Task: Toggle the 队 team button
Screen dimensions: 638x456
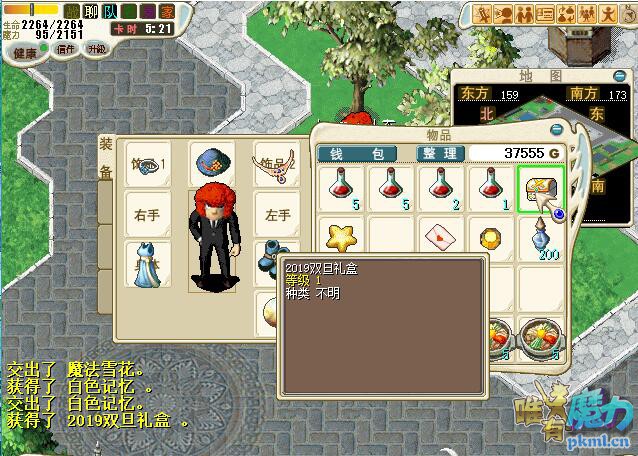Action: (112, 11)
